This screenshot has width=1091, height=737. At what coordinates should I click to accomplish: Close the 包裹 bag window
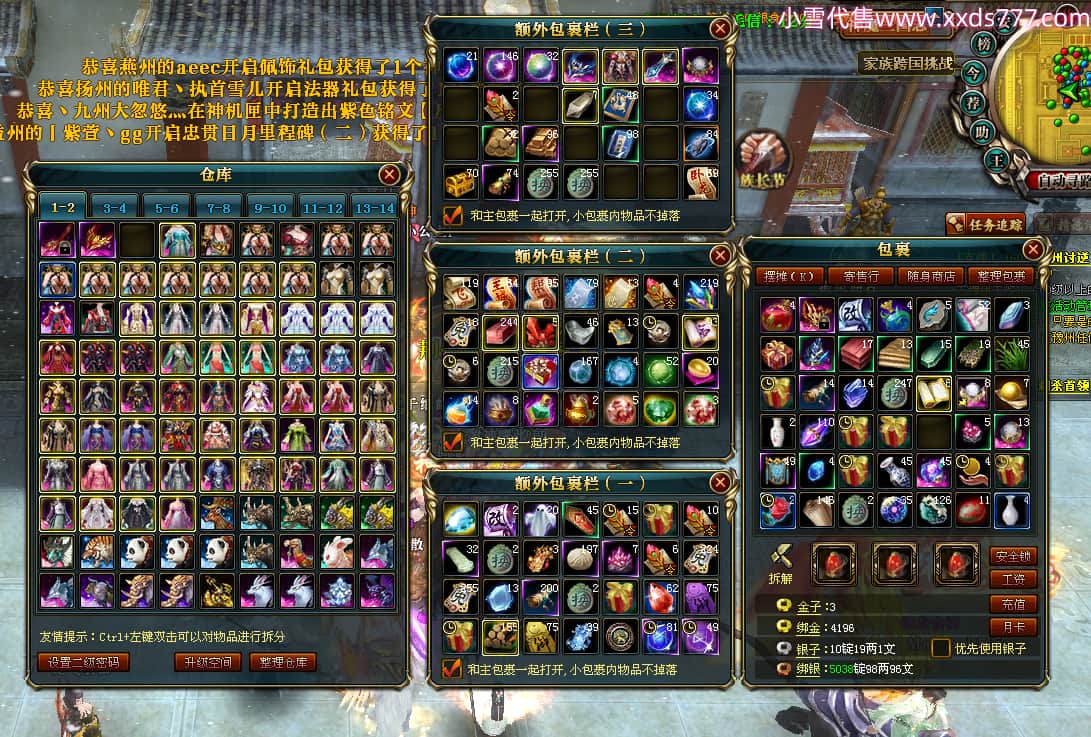(x=1034, y=249)
